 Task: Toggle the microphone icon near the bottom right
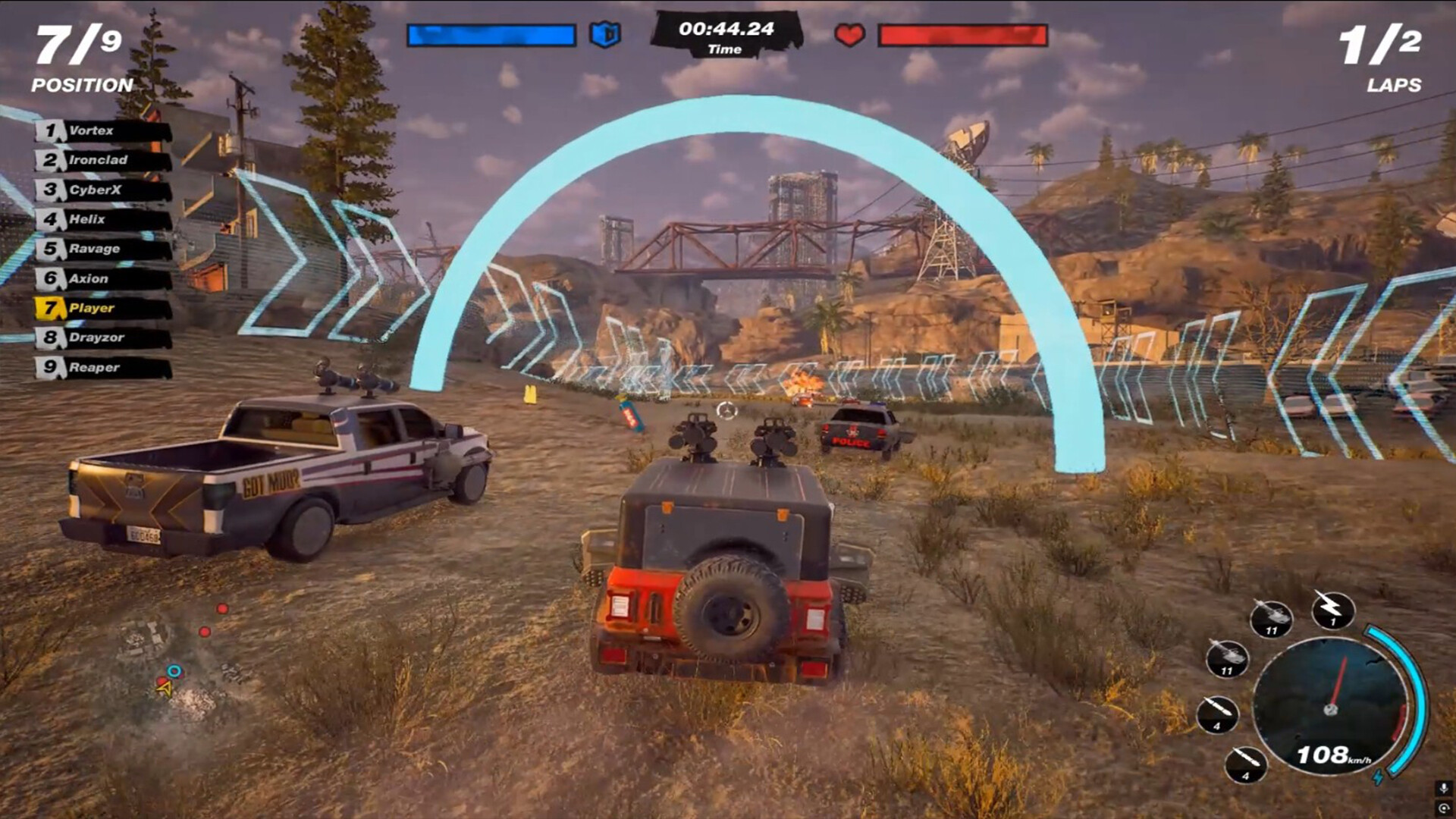1442,789
